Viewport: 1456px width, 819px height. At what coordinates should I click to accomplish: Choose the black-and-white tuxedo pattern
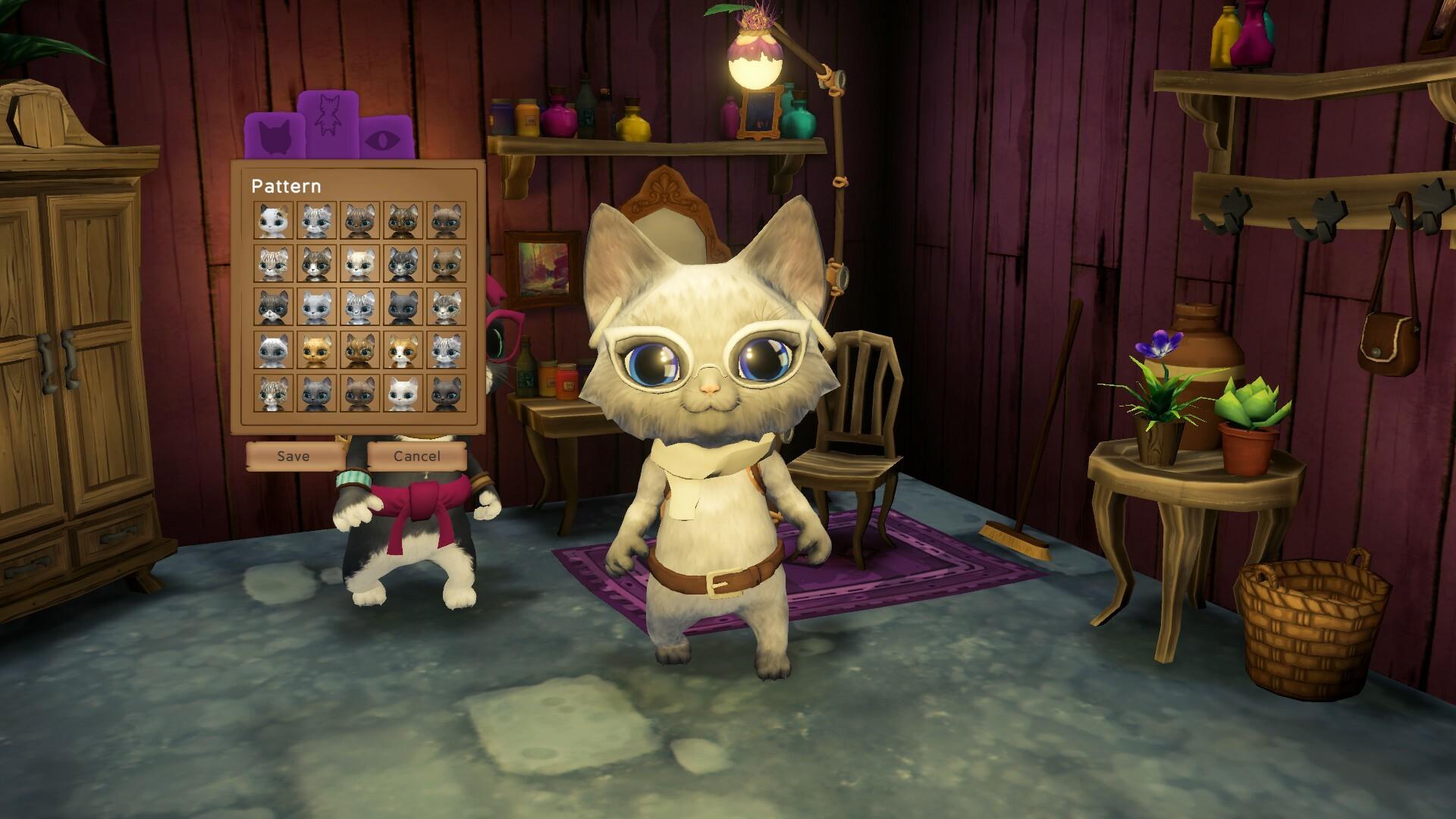[x=273, y=308]
